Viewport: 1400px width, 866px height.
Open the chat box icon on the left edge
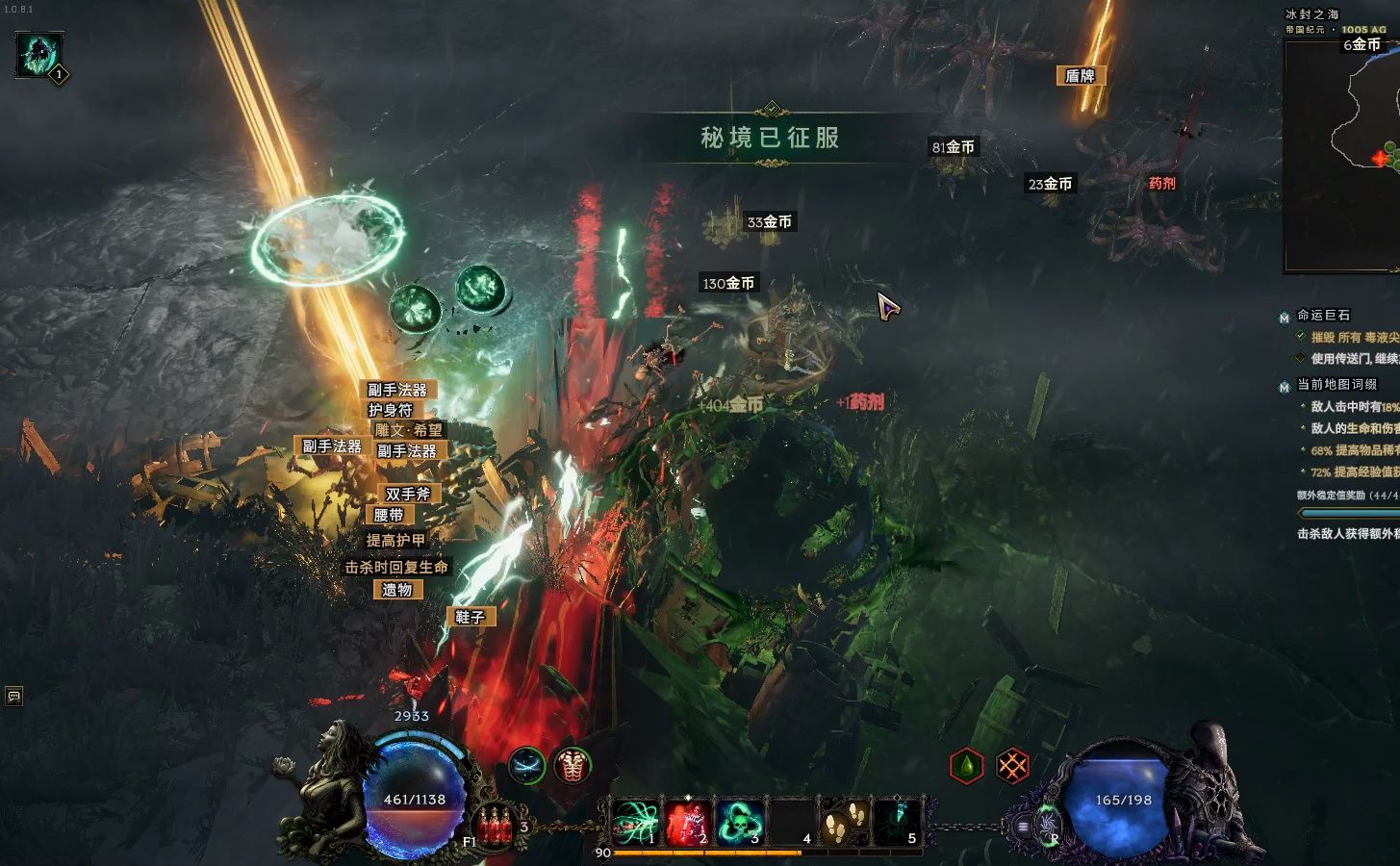pyautogui.click(x=13, y=695)
